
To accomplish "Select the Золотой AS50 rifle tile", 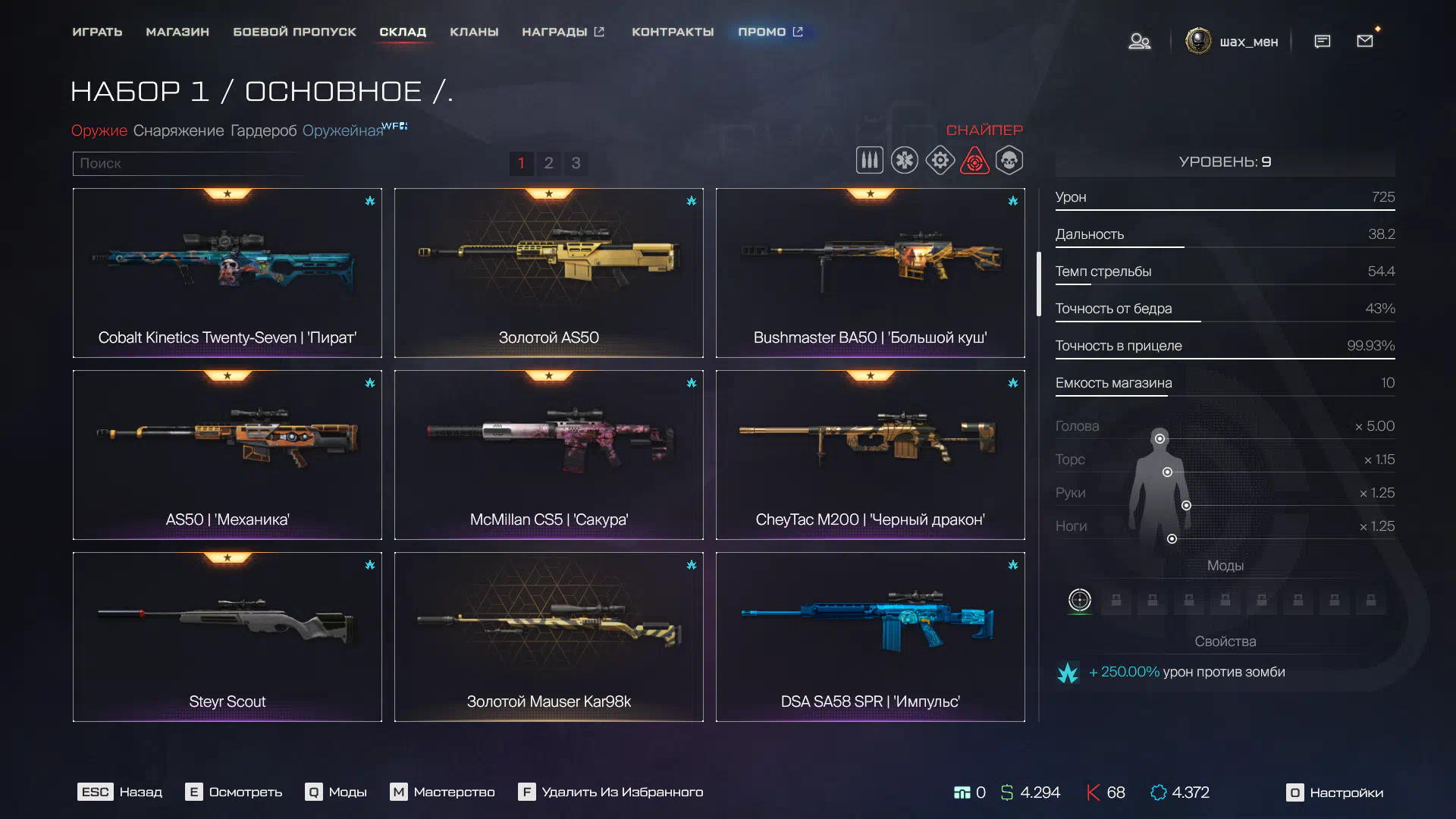I will [548, 273].
